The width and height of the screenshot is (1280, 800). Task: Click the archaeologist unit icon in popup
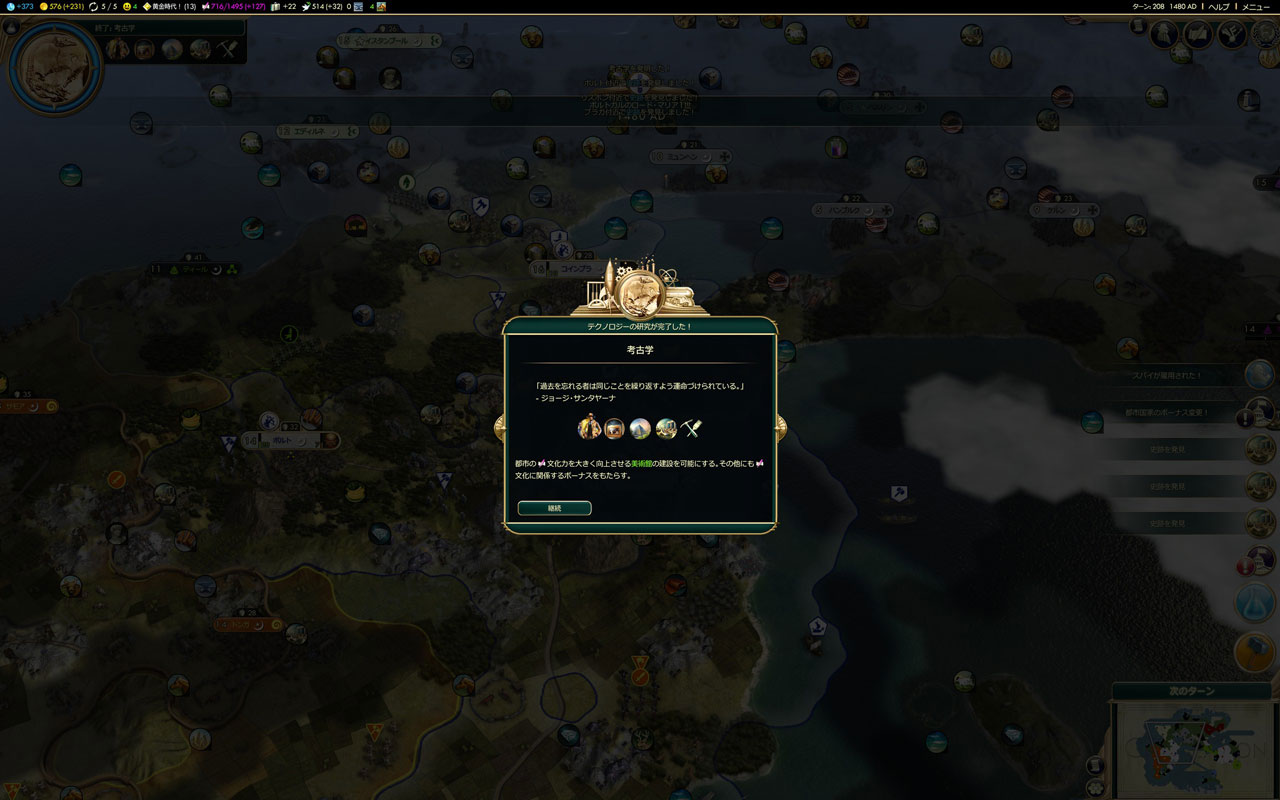589,428
